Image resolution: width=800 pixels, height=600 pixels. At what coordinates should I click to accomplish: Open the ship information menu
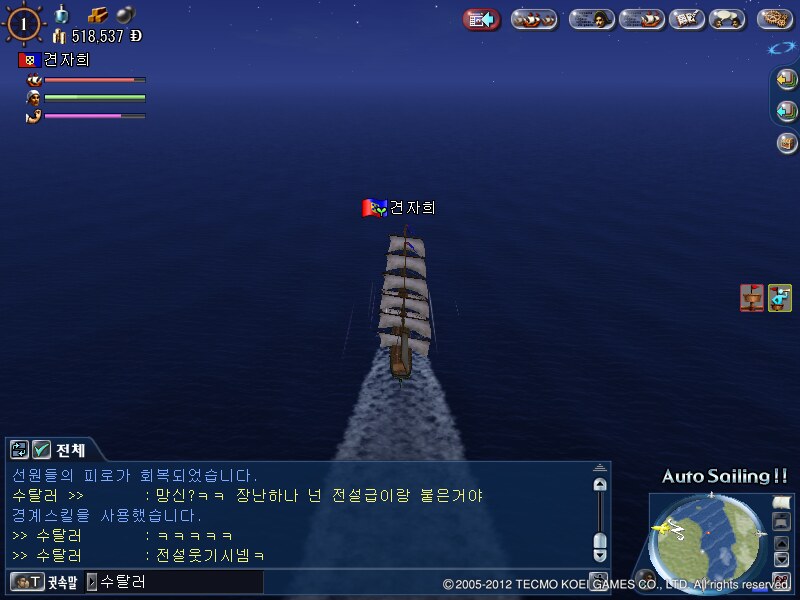641,19
